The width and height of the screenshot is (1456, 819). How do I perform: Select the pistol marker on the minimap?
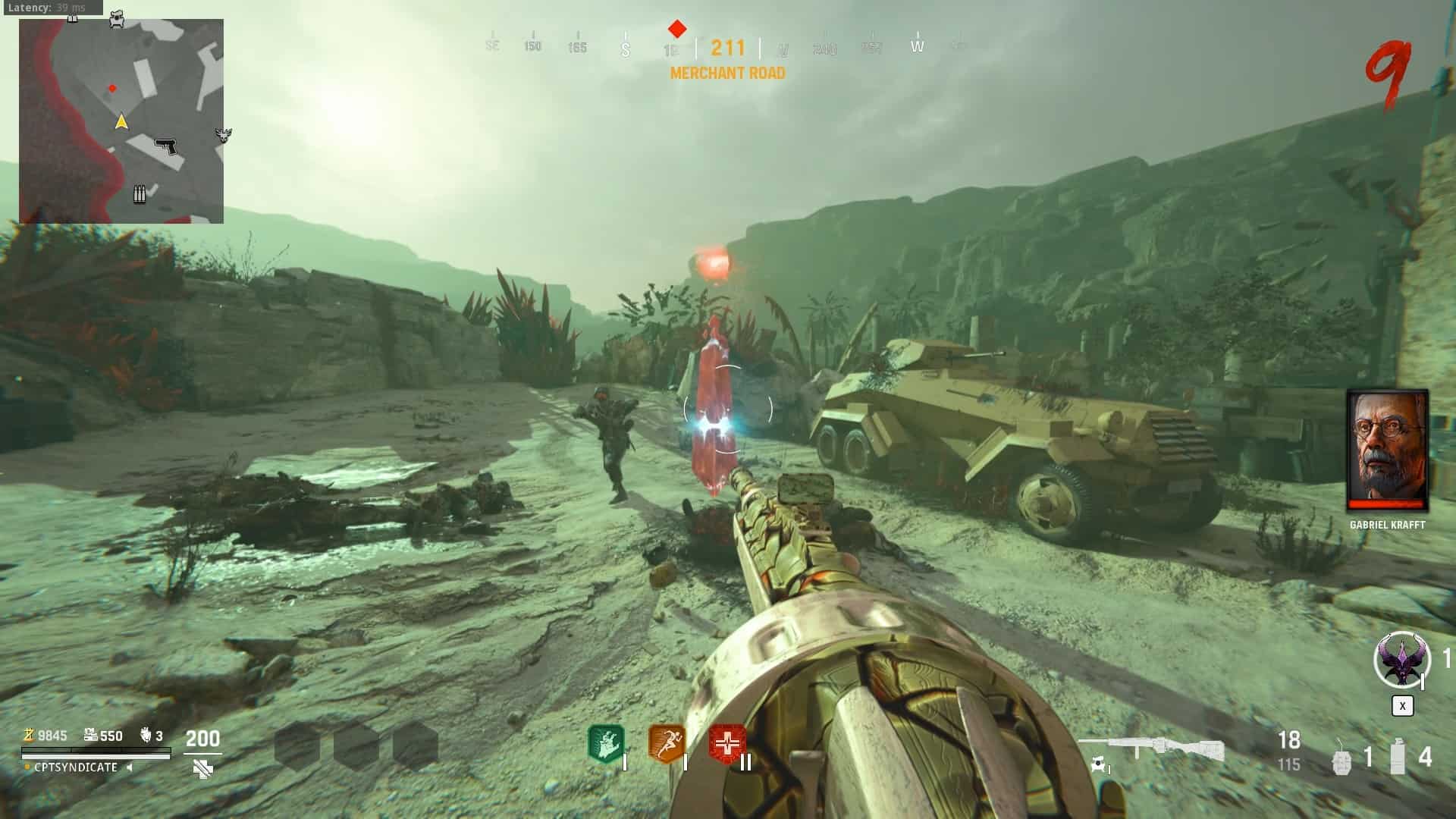pyautogui.click(x=166, y=146)
